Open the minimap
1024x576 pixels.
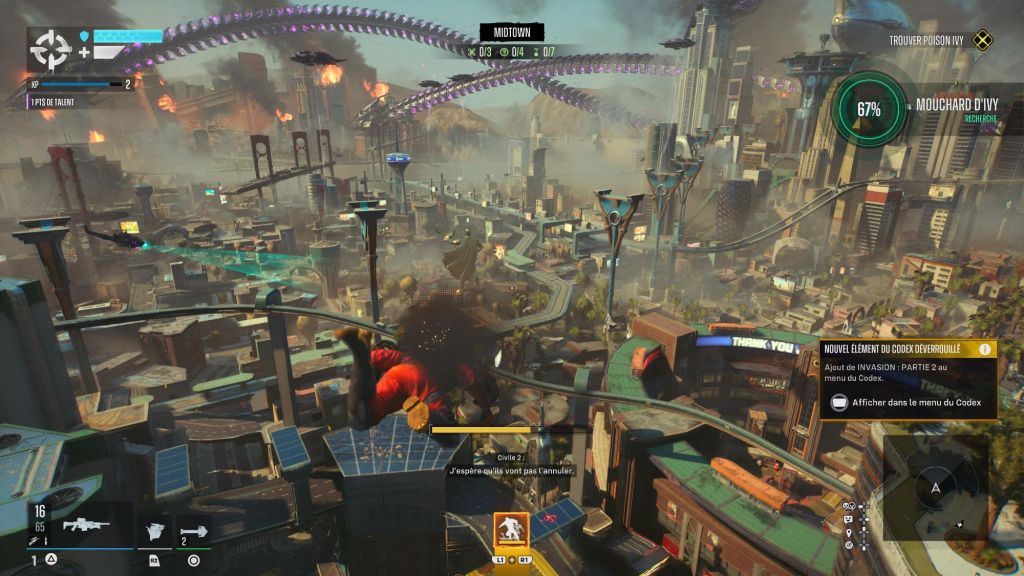tap(936, 487)
